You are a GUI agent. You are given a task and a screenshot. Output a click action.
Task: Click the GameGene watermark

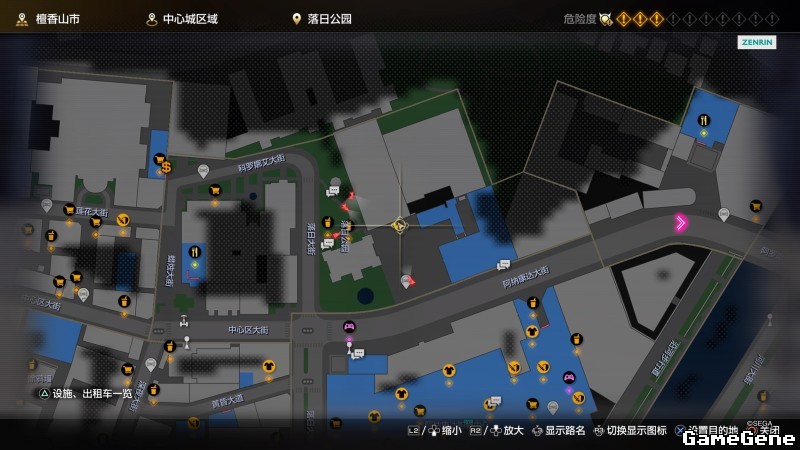(738, 437)
